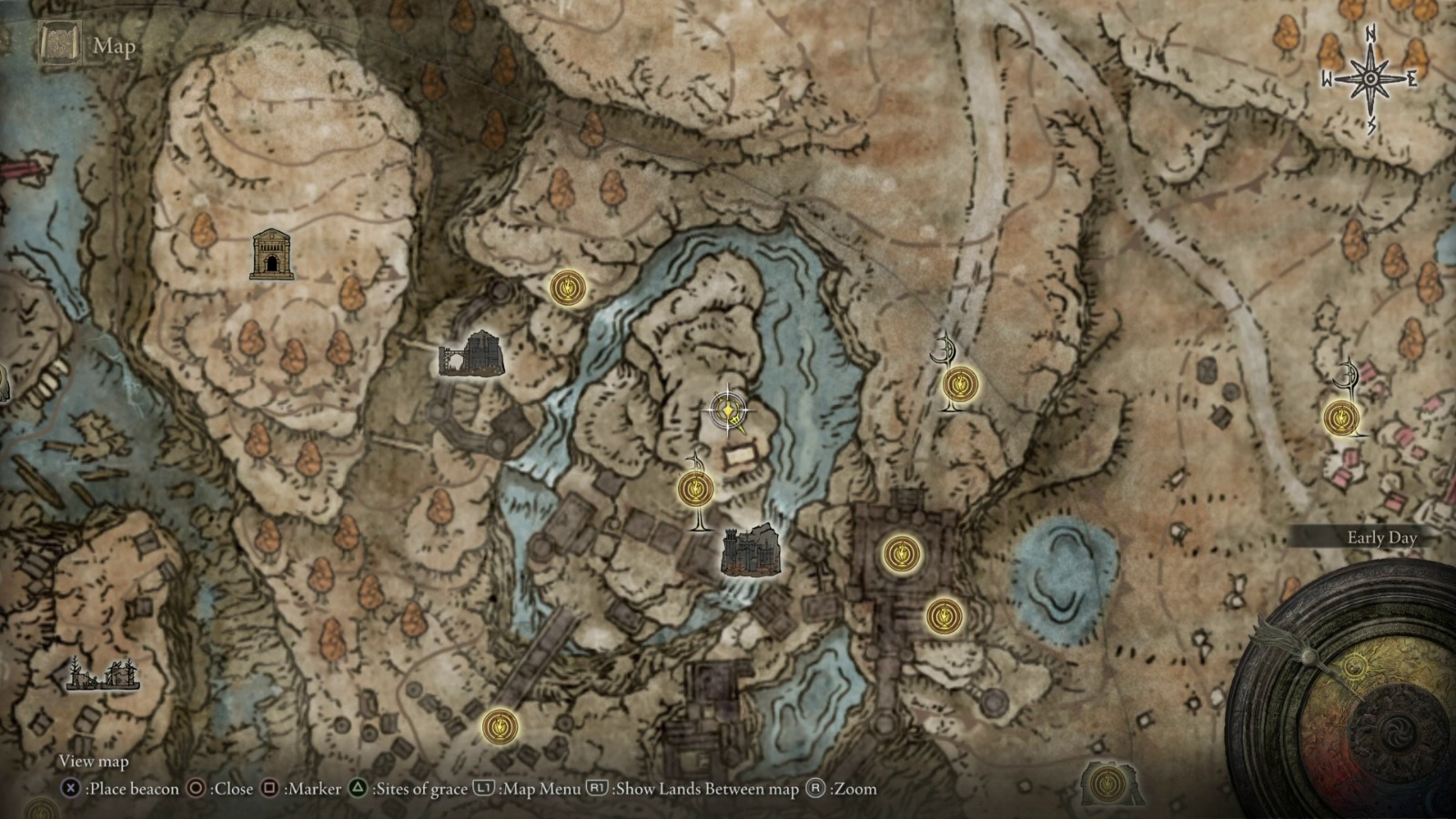
Task: Select the site of grace north of the lake
Action: pos(567,288)
